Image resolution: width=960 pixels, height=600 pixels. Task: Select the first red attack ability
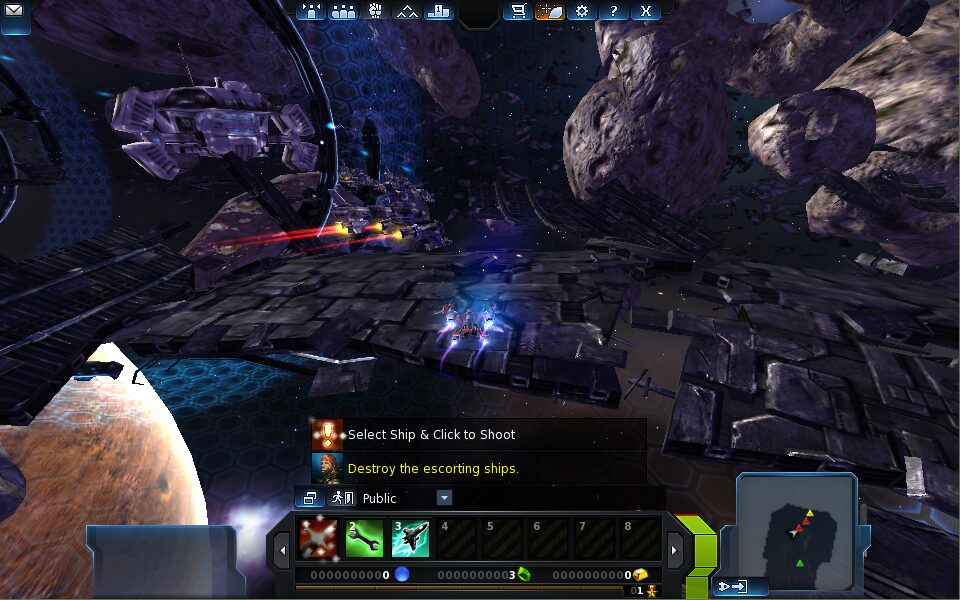(x=317, y=539)
